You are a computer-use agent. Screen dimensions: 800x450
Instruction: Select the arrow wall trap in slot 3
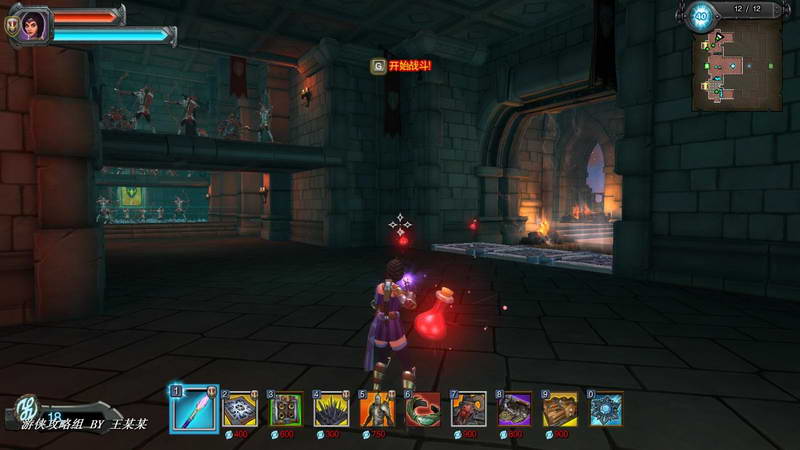pos(286,409)
